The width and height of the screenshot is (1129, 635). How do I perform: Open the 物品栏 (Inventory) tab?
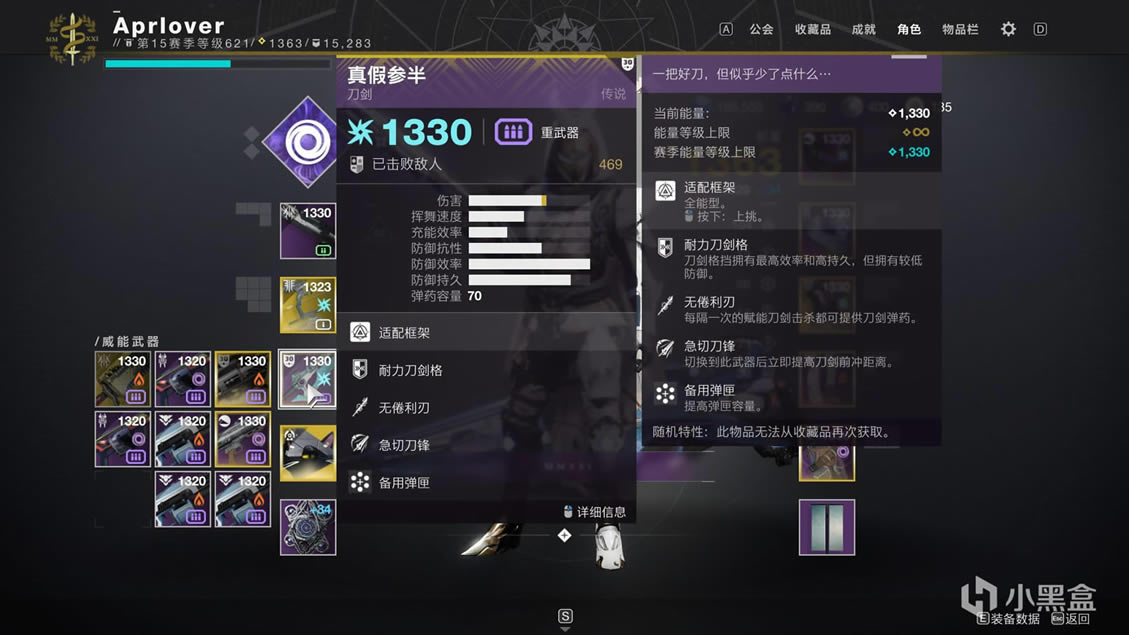pyautogui.click(x=959, y=29)
